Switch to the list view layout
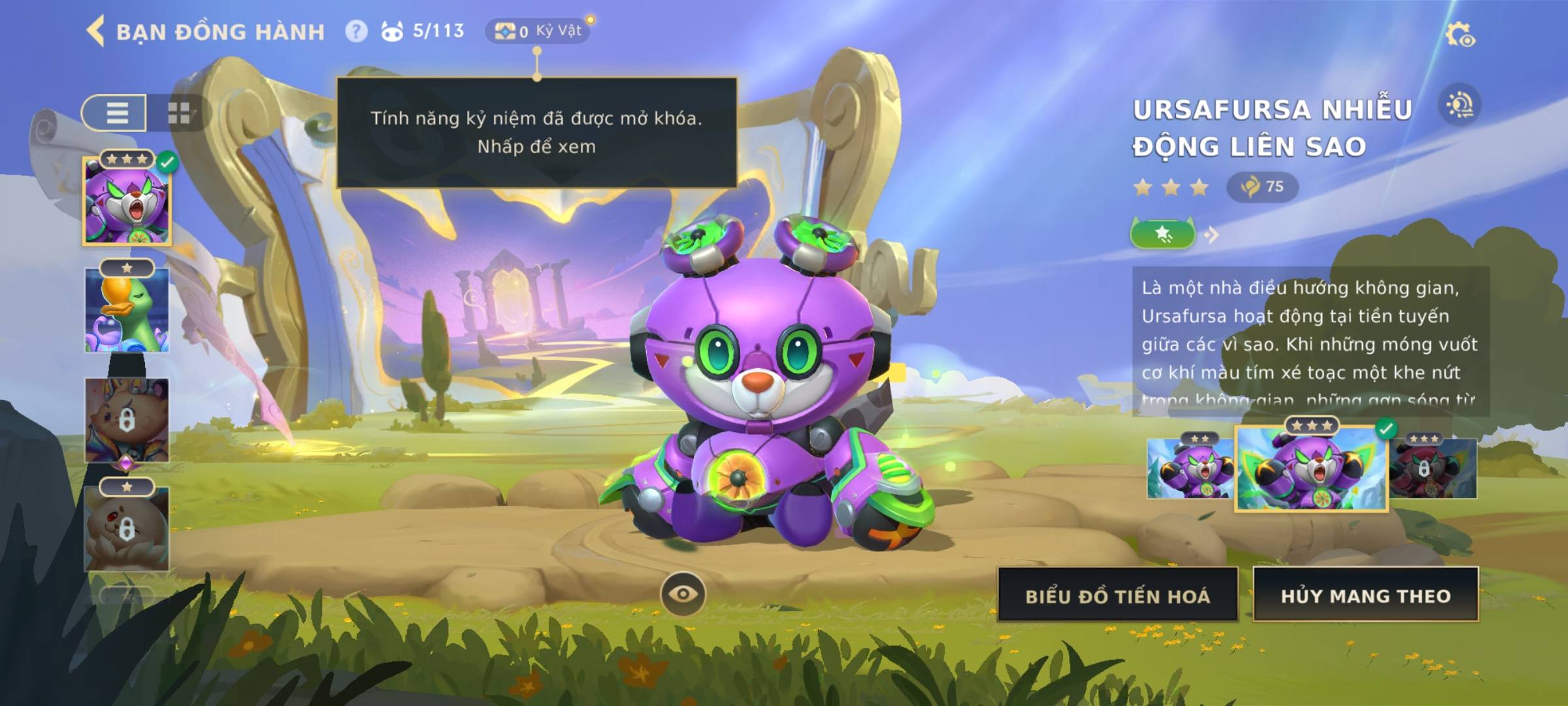 tap(116, 113)
